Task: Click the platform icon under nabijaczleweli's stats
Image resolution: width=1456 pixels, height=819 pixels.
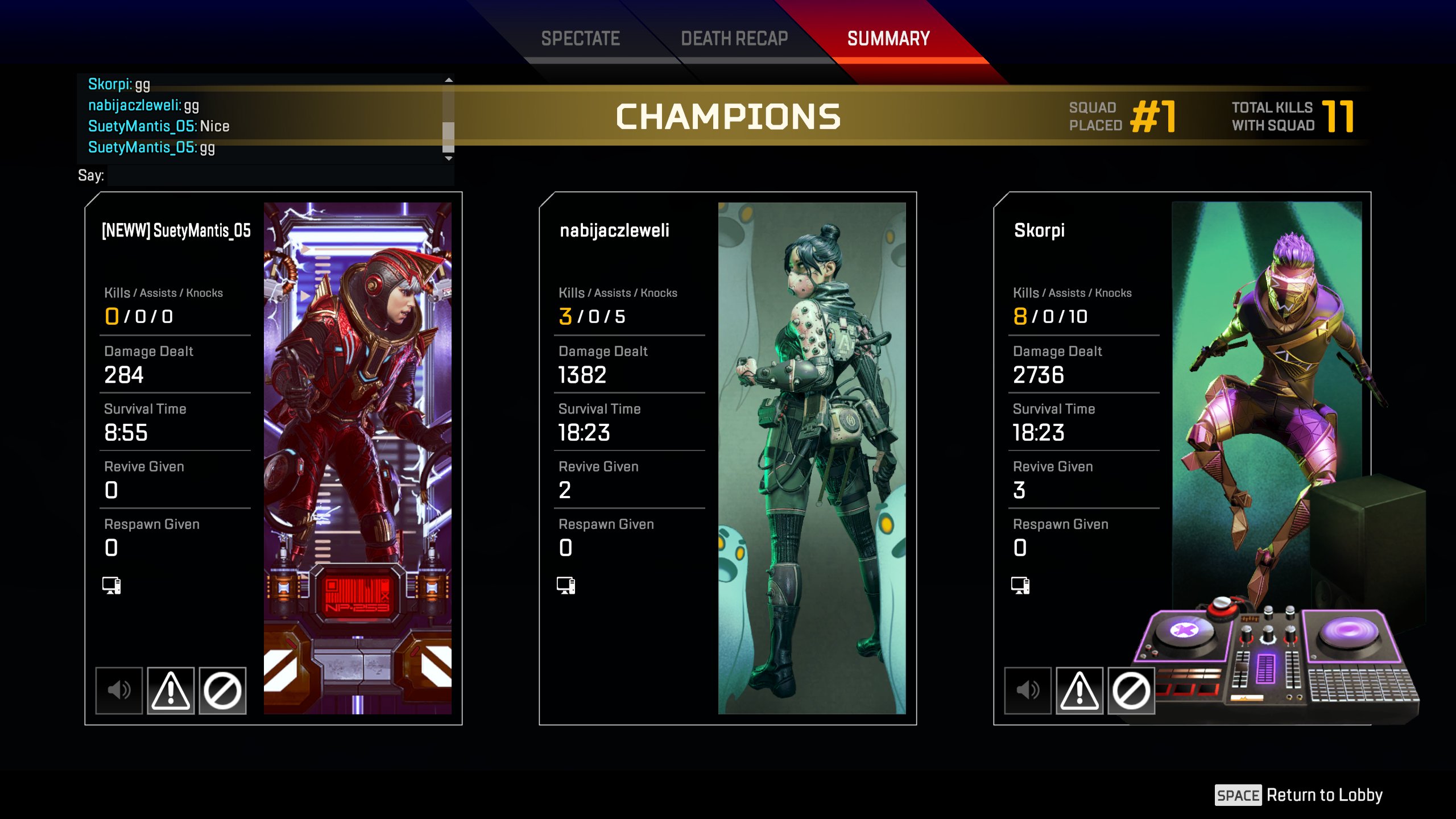Action: click(566, 585)
